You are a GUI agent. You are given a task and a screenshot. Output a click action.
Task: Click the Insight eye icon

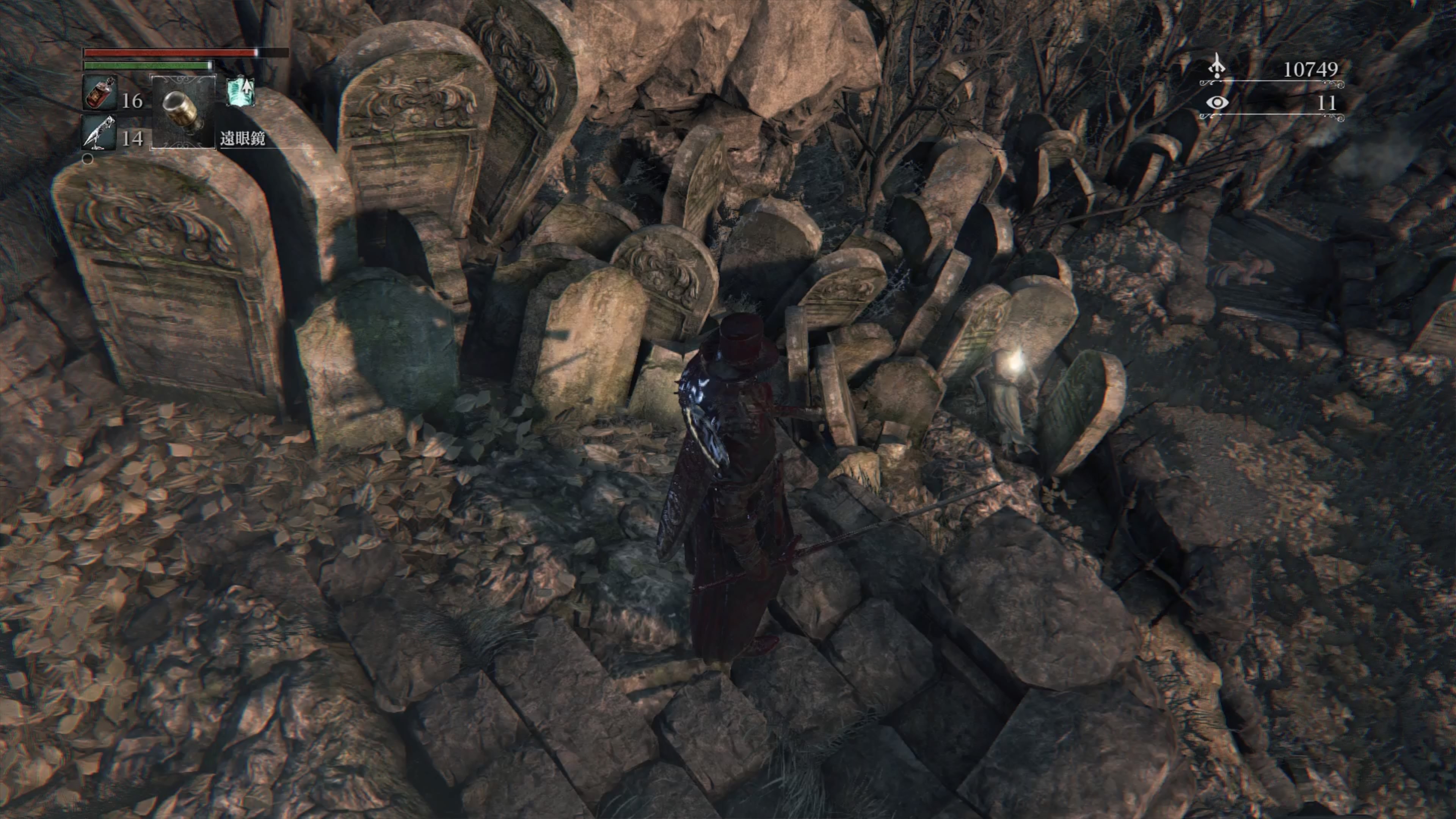pos(1217,103)
